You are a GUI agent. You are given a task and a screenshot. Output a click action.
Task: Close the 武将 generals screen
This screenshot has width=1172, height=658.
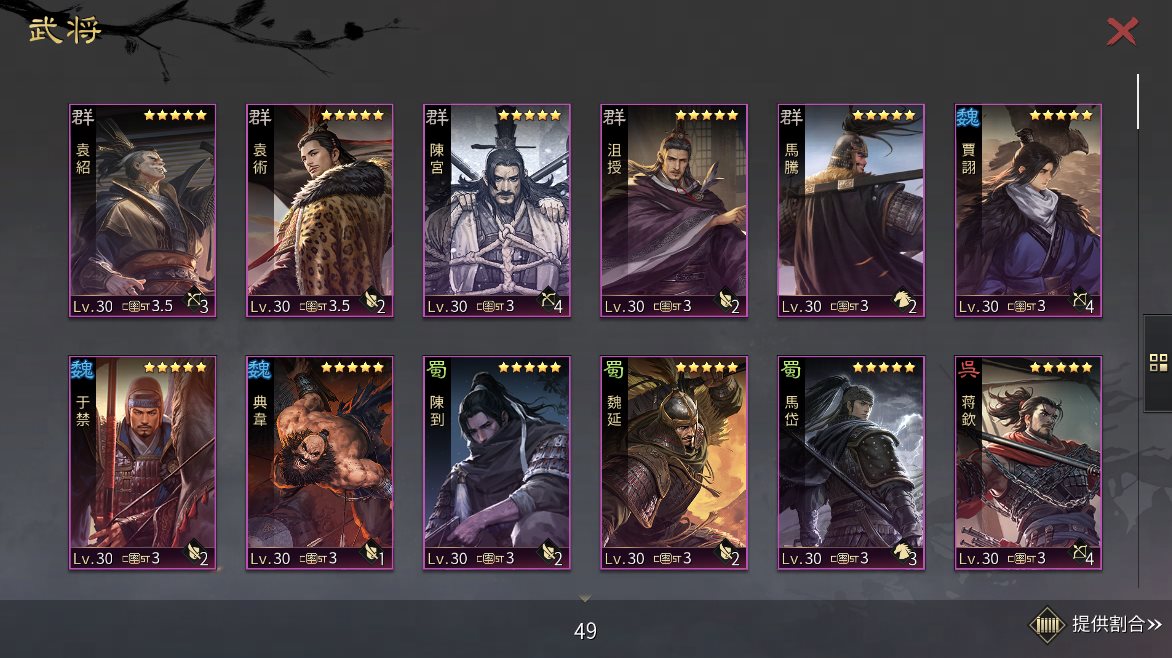(1122, 32)
